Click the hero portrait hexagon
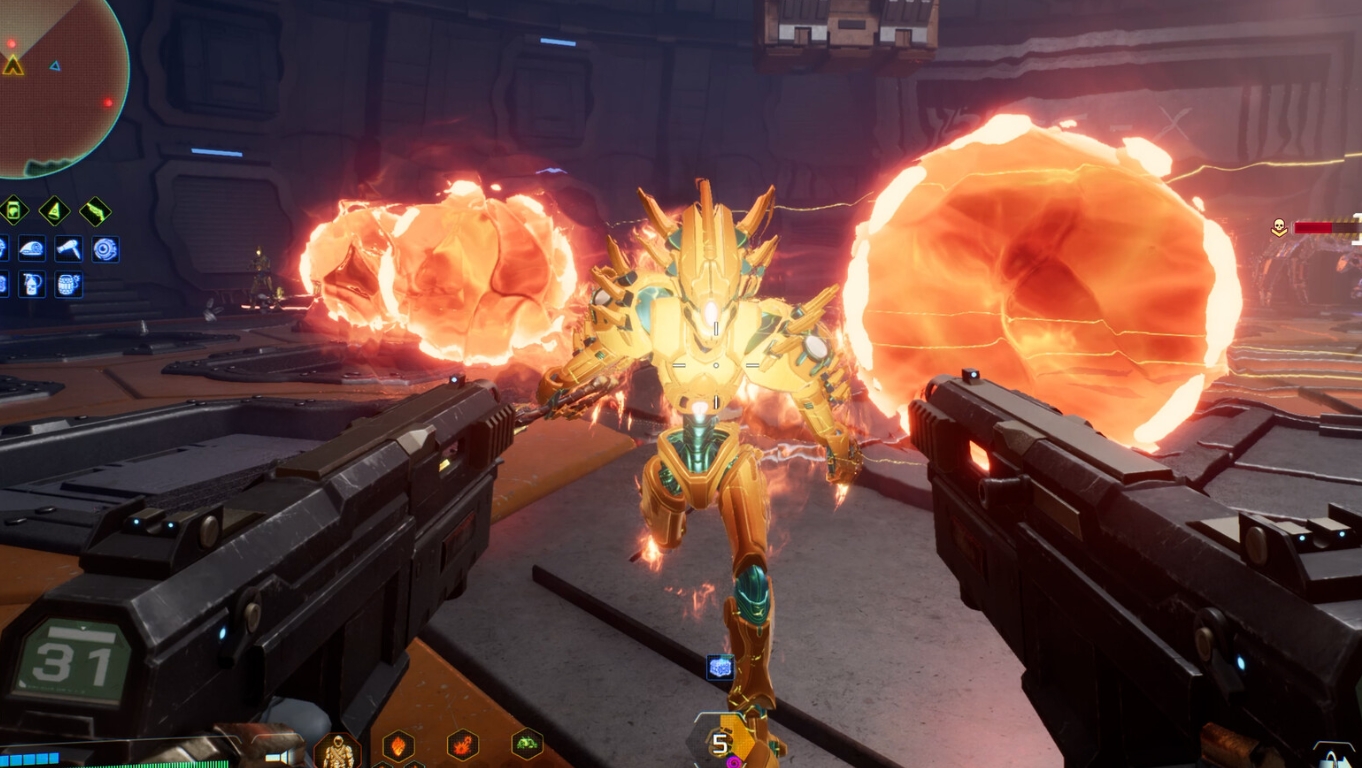Image resolution: width=1362 pixels, height=768 pixels. point(337,750)
